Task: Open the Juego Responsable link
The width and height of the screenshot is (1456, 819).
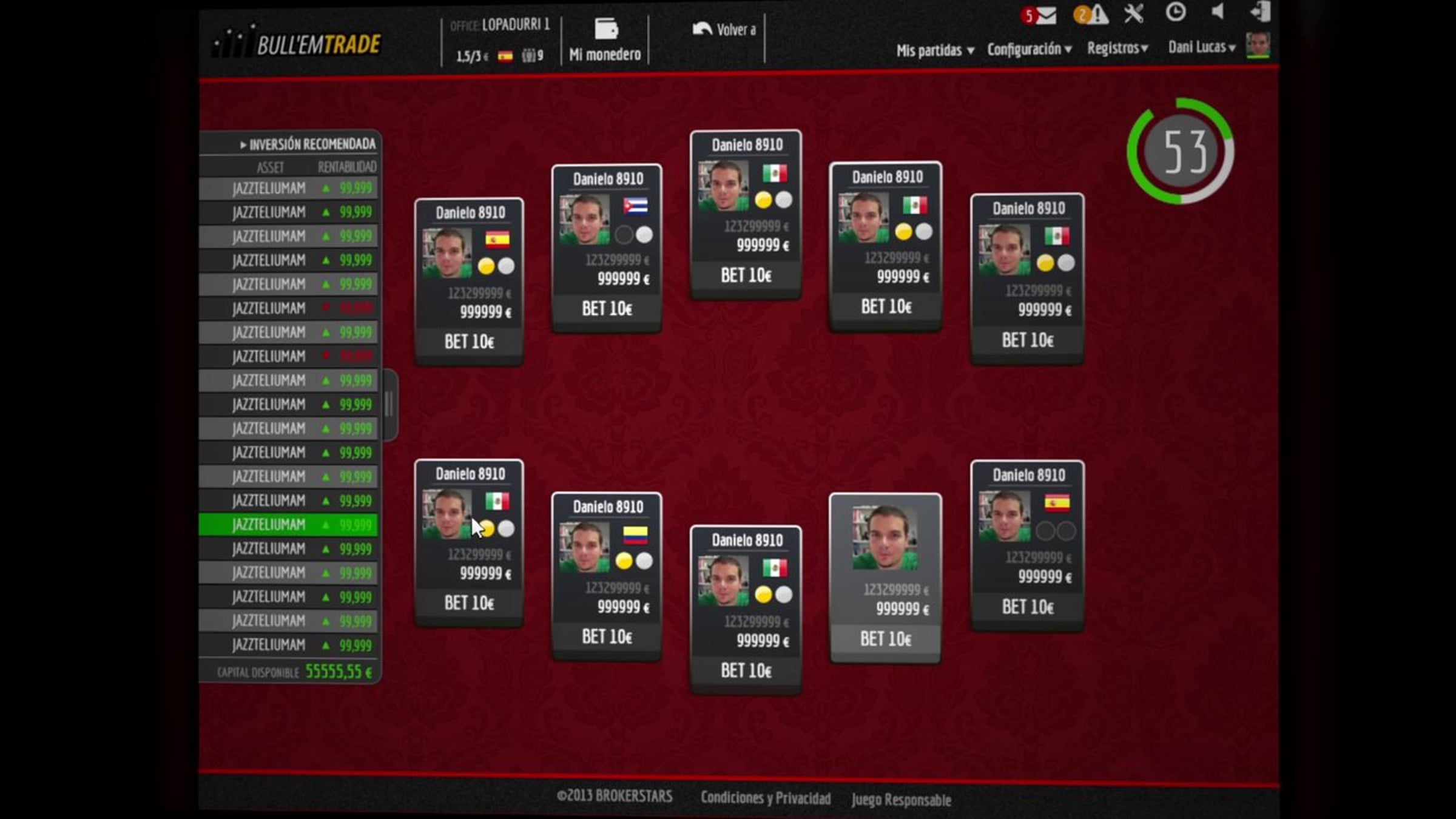Action: pyautogui.click(x=901, y=800)
